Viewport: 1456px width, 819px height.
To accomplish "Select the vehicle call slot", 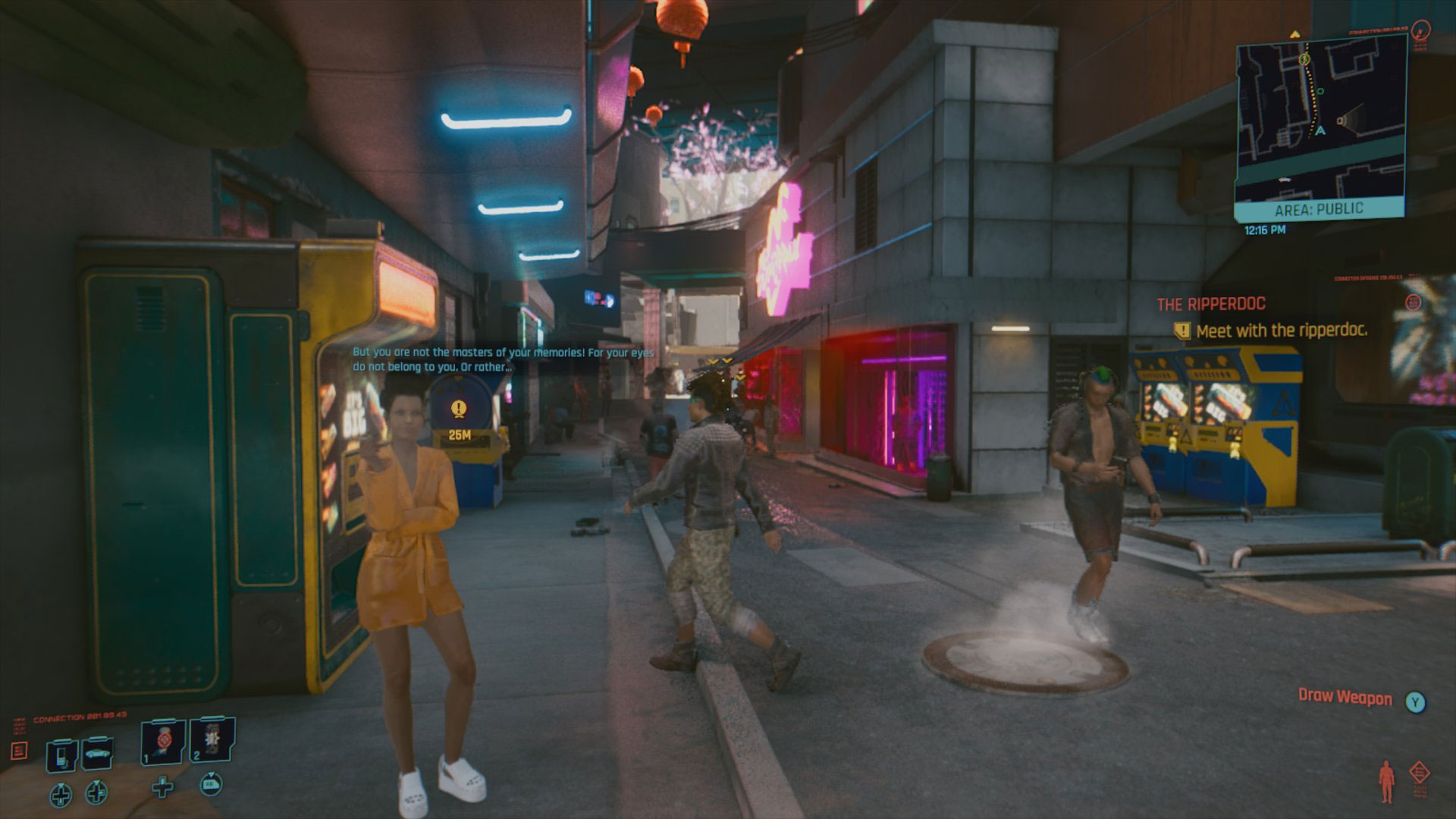I will (x=97, y=753).
